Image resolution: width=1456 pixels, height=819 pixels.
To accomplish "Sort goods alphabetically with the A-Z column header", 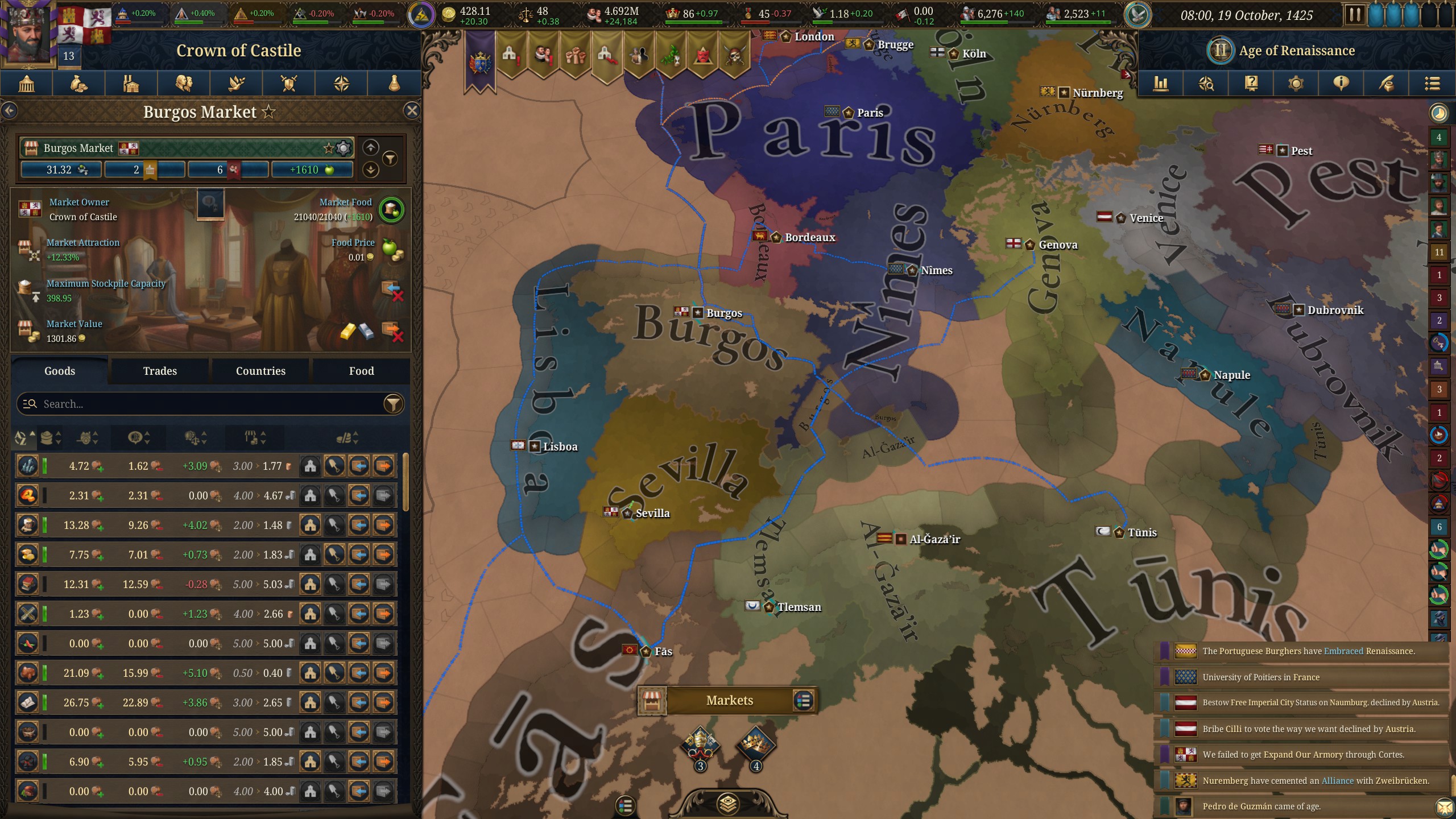I will (x=21, y=438).
